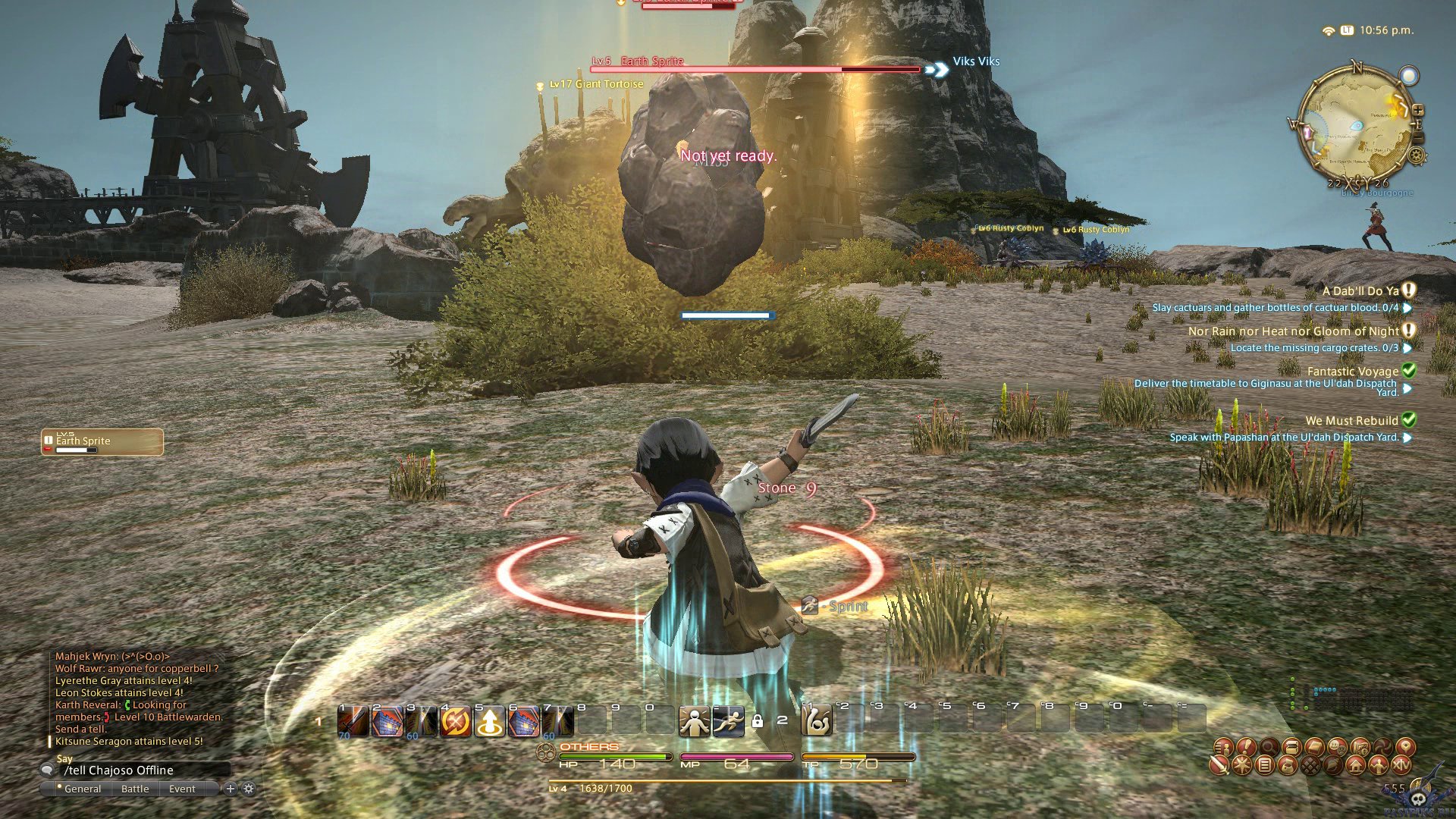
Task: Use the orange crossed-swords ability in slot 4
Action: click(x=455, y=721)
